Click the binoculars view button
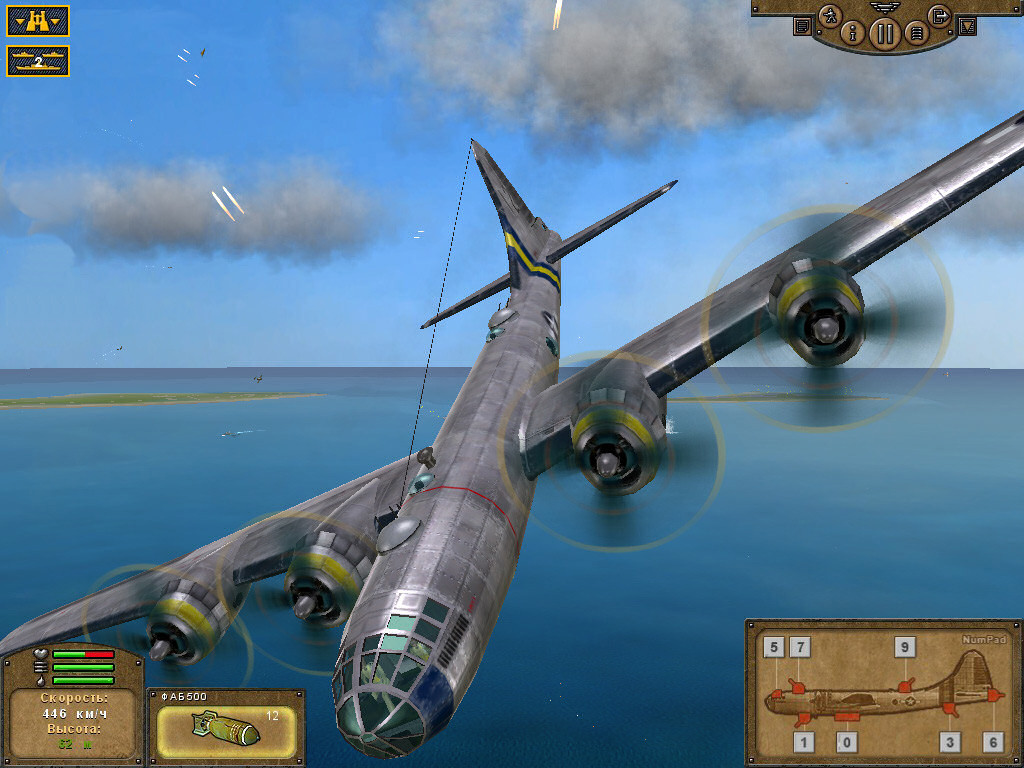The width and height of the screenshot is (1024, 768). (x=38, y=20)
